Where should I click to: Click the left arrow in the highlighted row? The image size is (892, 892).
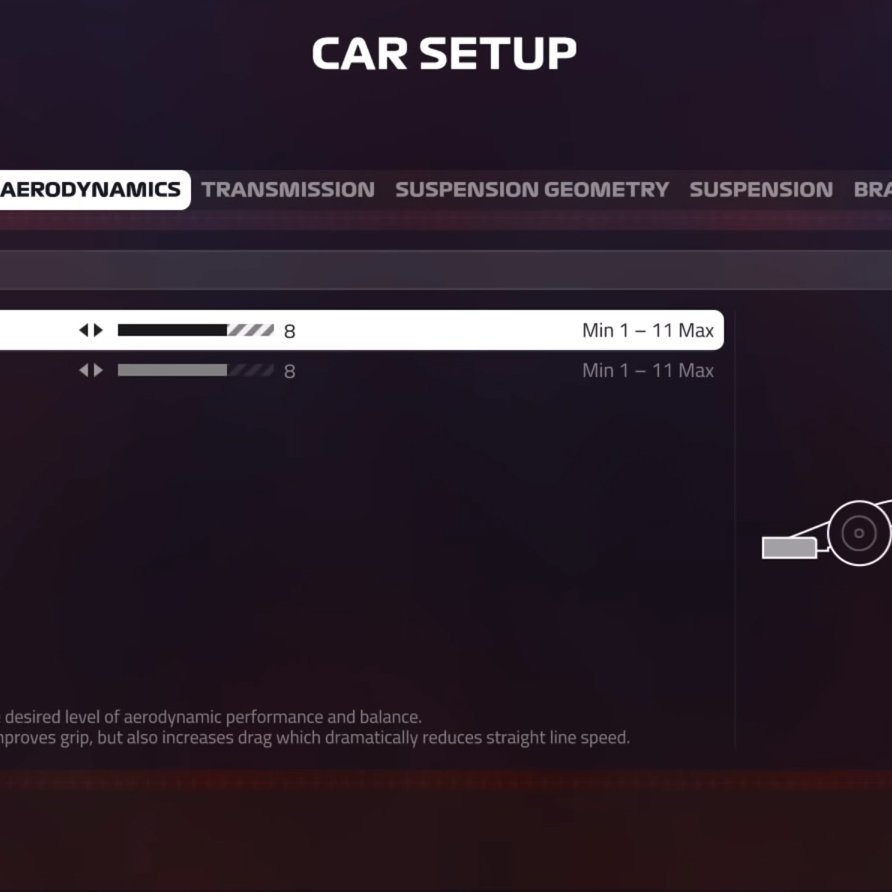pyautogui.click(x=84, y=330)
